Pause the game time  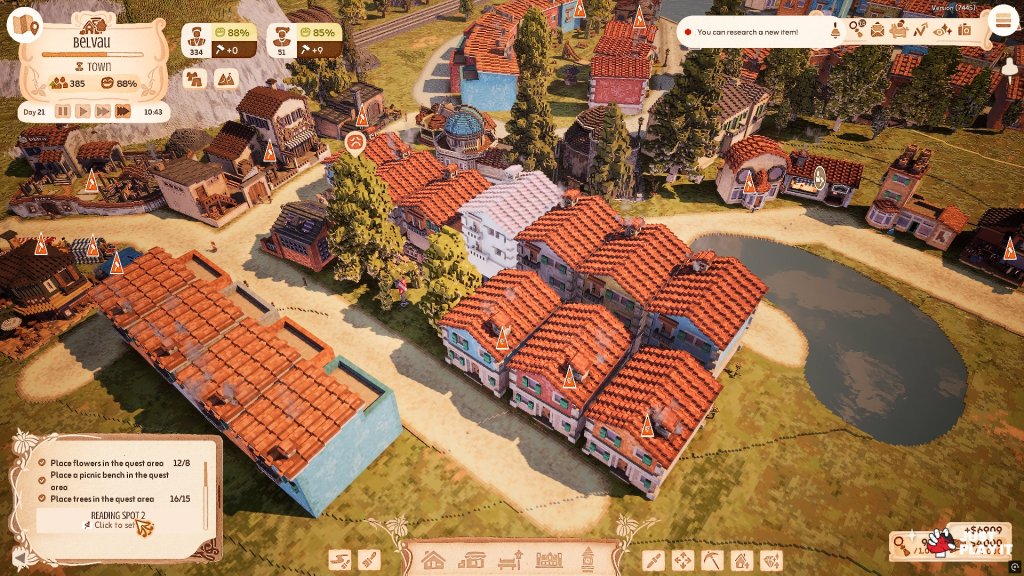pyautogui.click(x=63, y=112)
